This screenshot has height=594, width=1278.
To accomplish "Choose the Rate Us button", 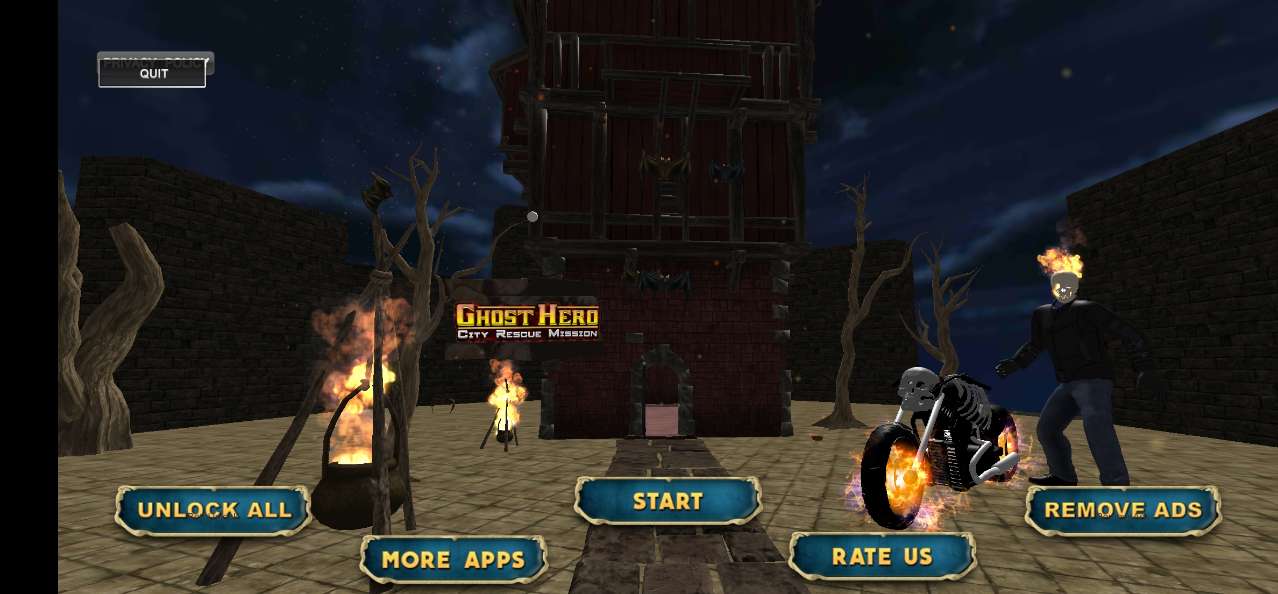I will [881, 556].
